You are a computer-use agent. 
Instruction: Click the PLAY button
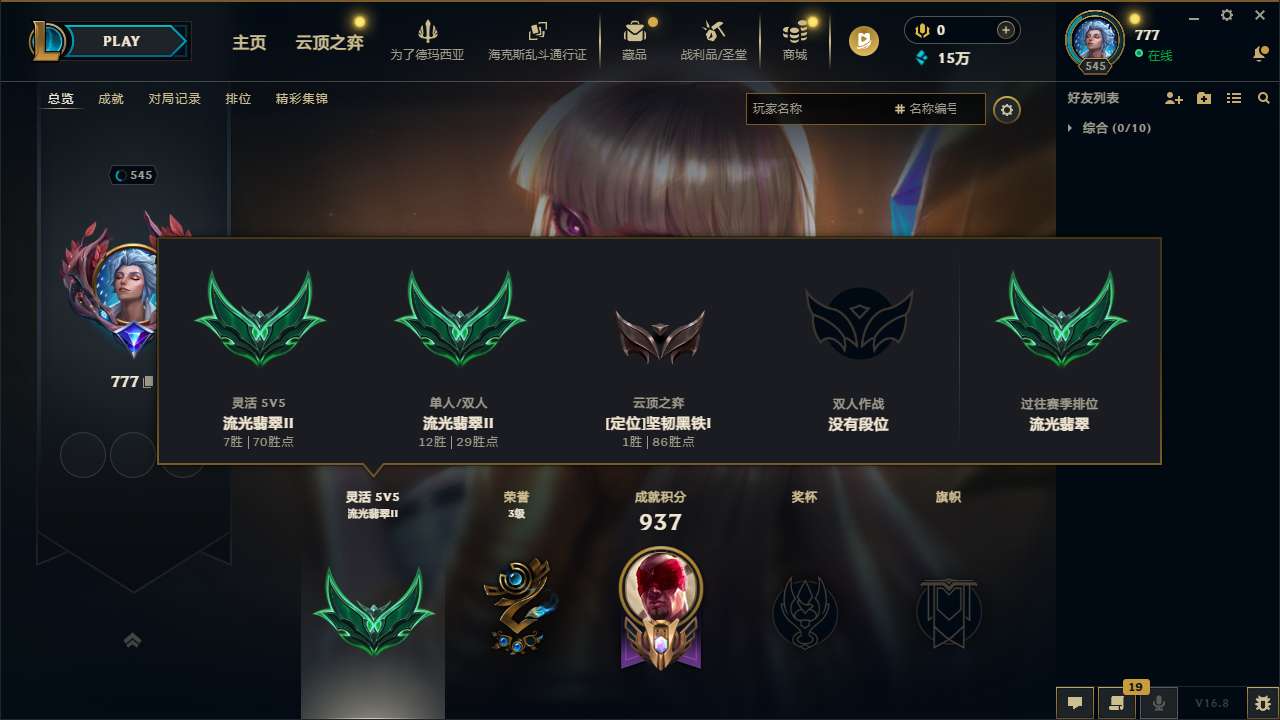(x=122, y=41)
